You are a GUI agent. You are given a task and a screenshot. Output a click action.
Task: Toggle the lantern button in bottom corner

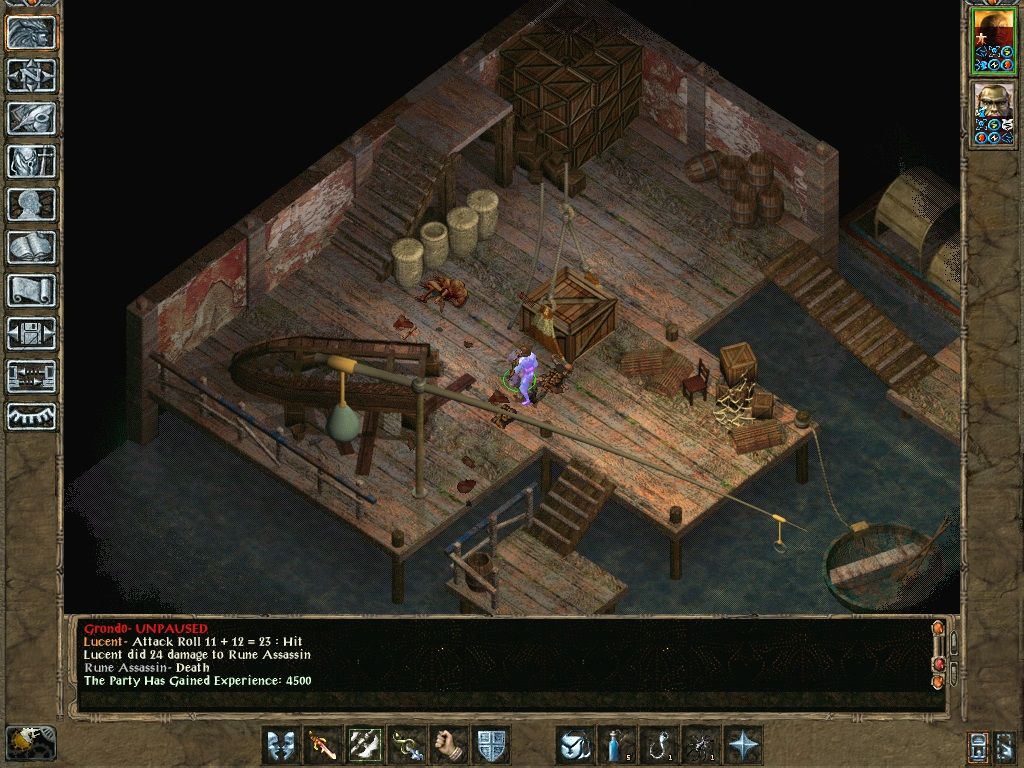coord(30,742)
